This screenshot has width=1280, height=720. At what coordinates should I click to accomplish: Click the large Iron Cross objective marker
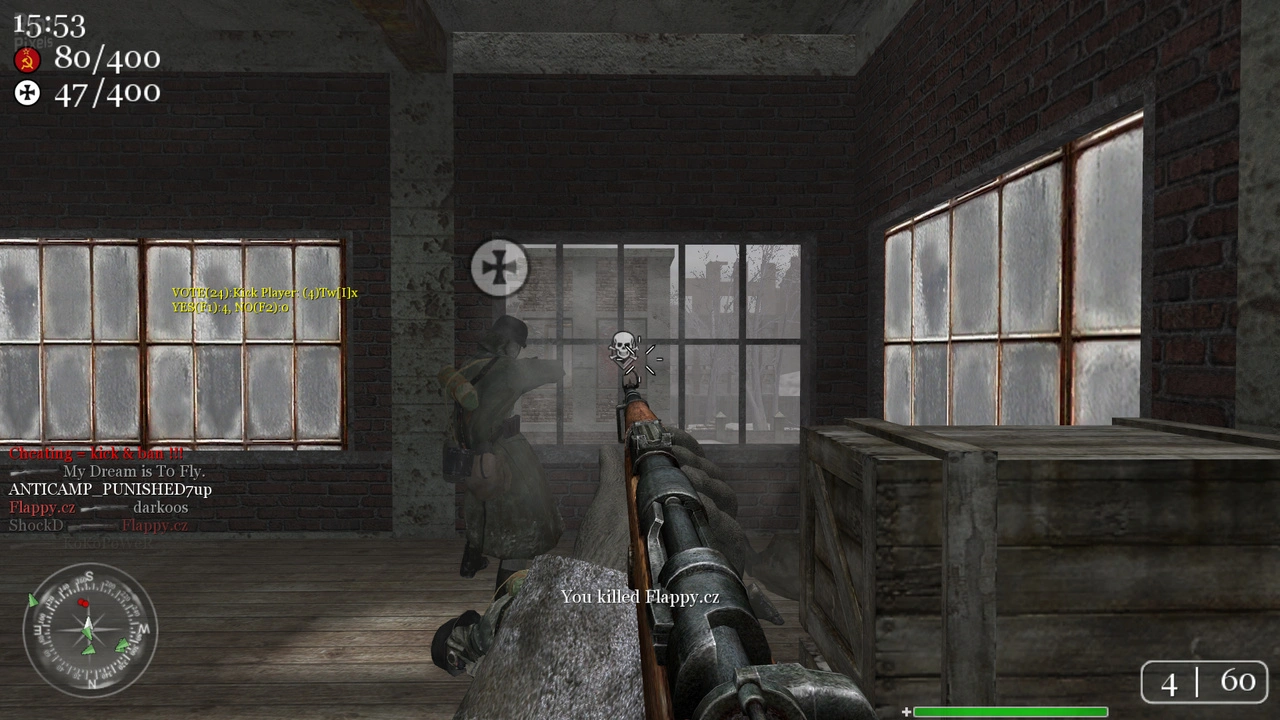pyautogui.click(x=498, y=267)
